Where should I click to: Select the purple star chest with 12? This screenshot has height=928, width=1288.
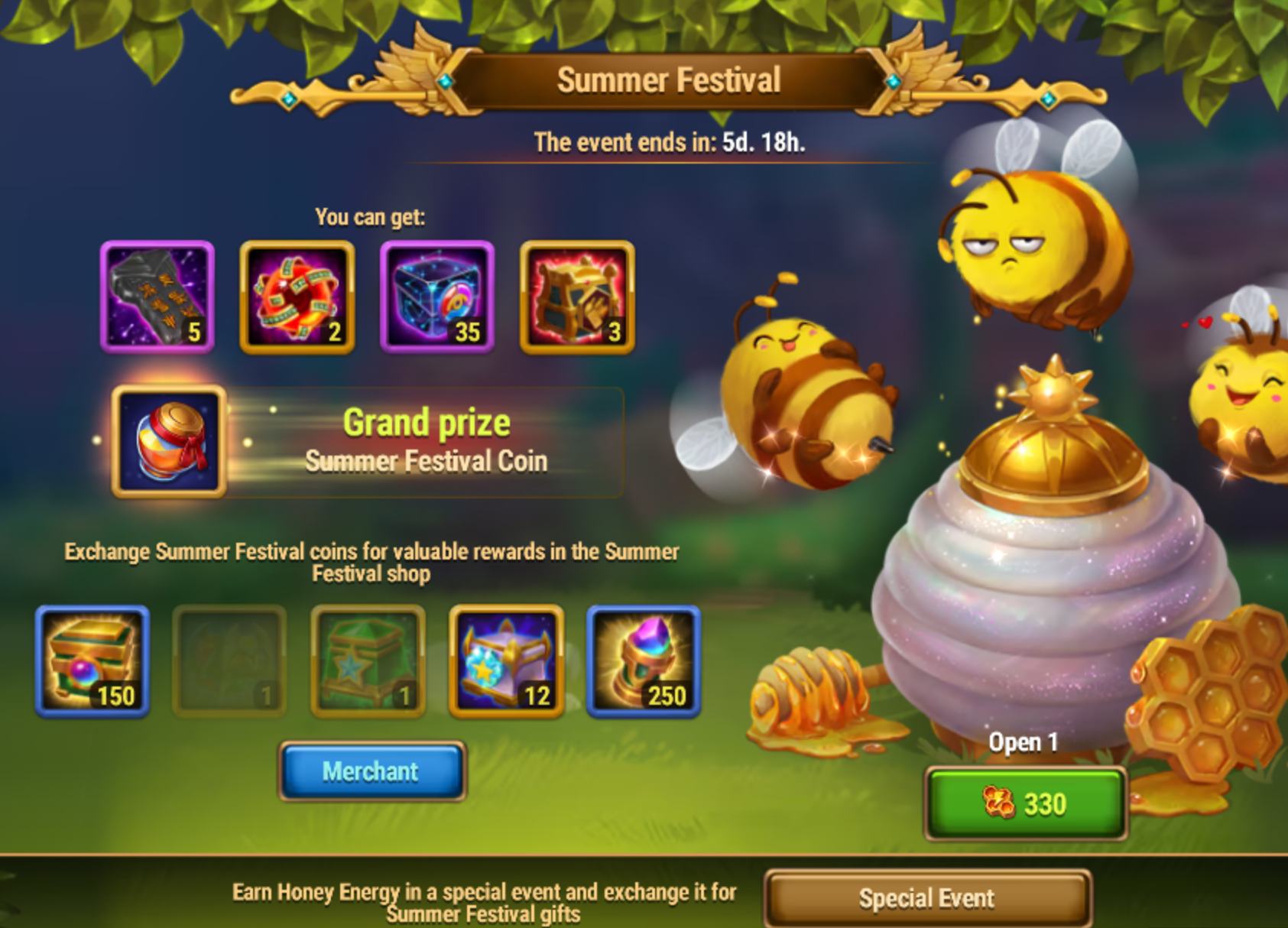point(506,661)
